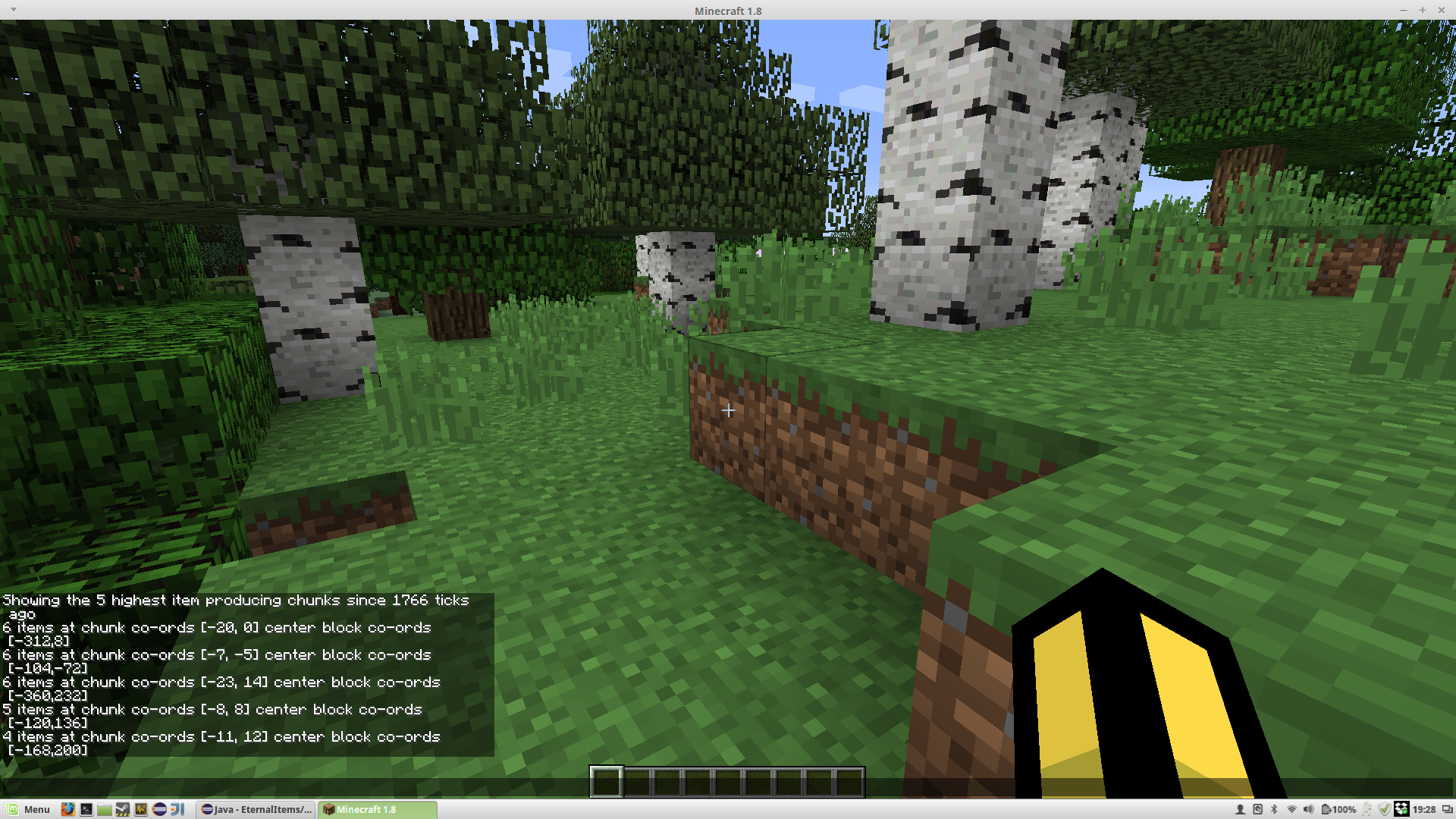The image size is (1456, 819).
Task: Open the user account session indicator
Action: coord(1241,809)
